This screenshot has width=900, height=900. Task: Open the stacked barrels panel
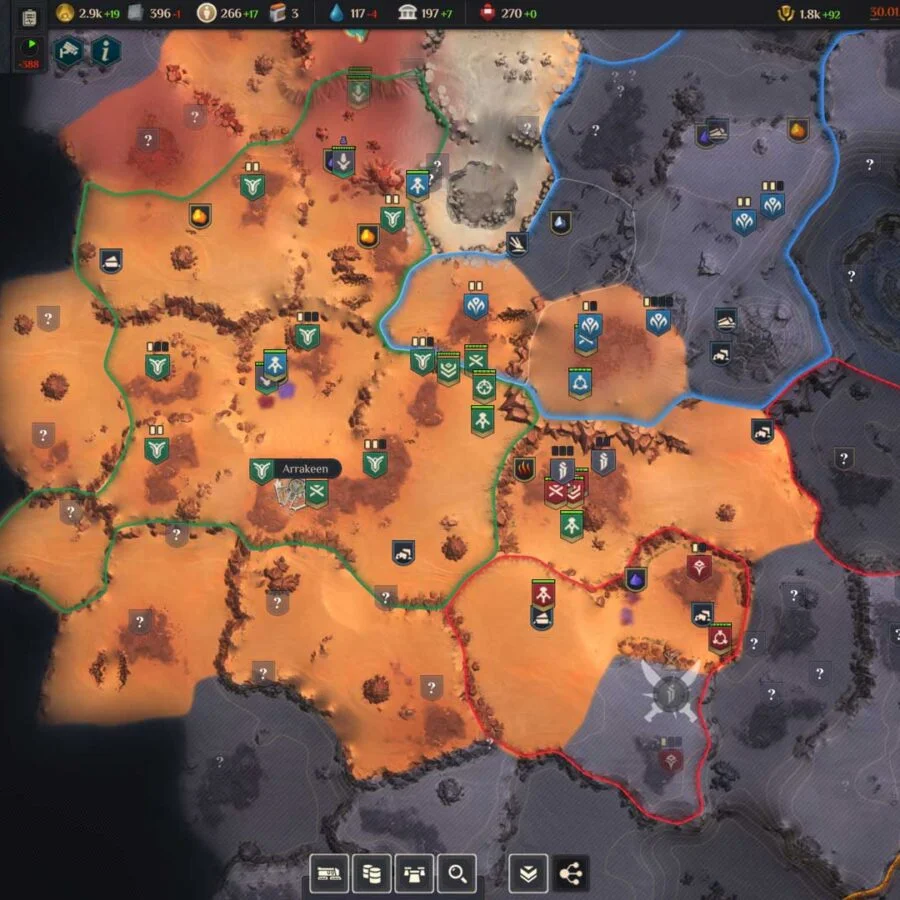tap(372, 874)
